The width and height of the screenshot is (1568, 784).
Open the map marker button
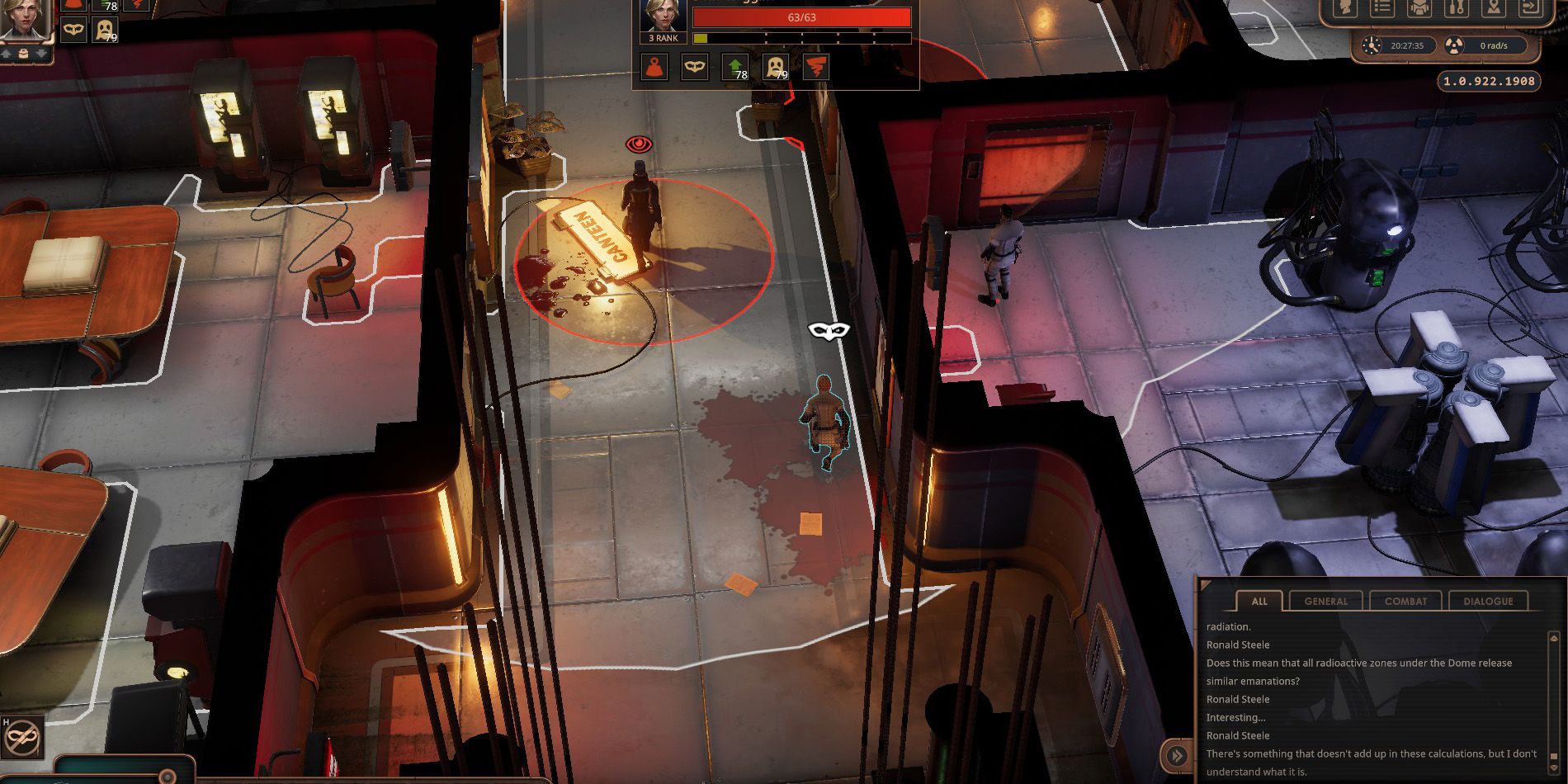coord(1493,8)
